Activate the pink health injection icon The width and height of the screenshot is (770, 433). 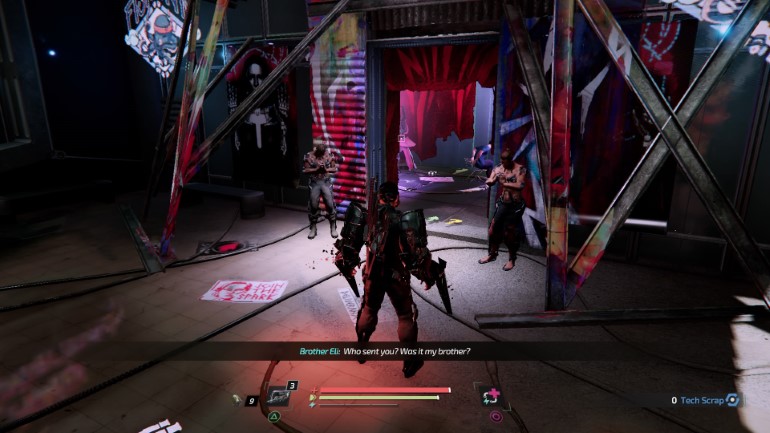491,395
